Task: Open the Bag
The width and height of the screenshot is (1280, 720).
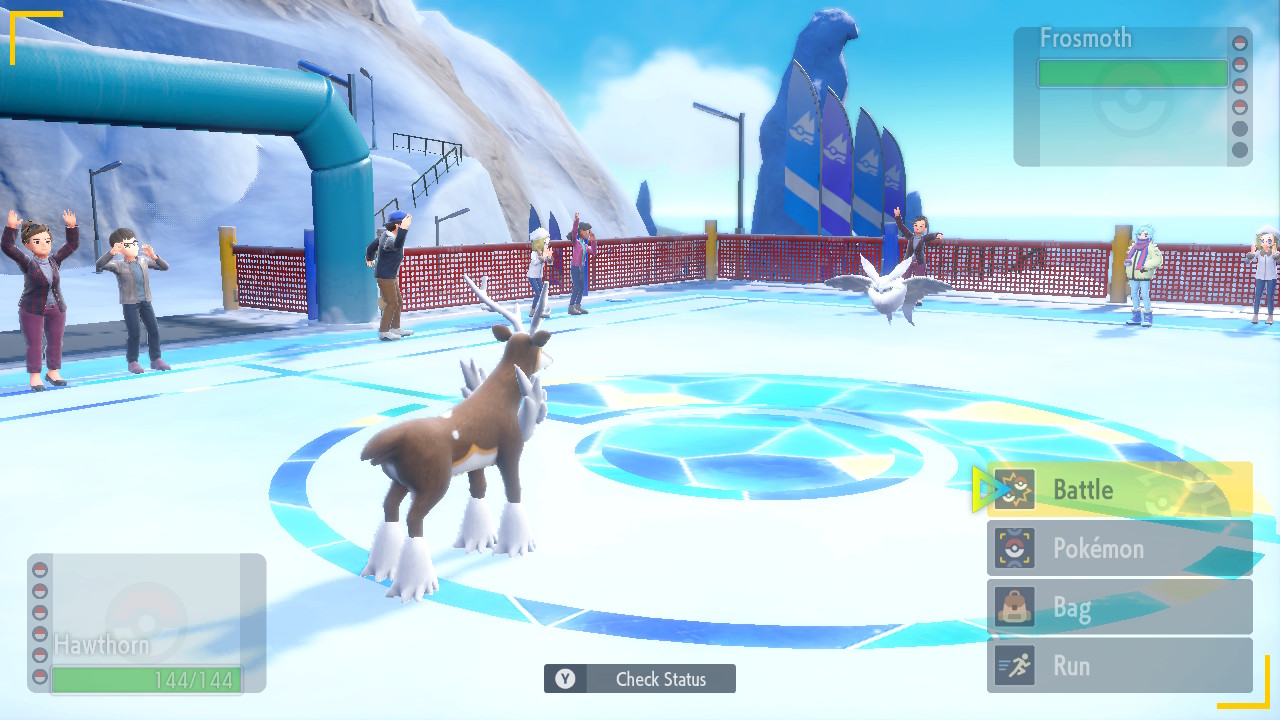Action: point(1119,607)
